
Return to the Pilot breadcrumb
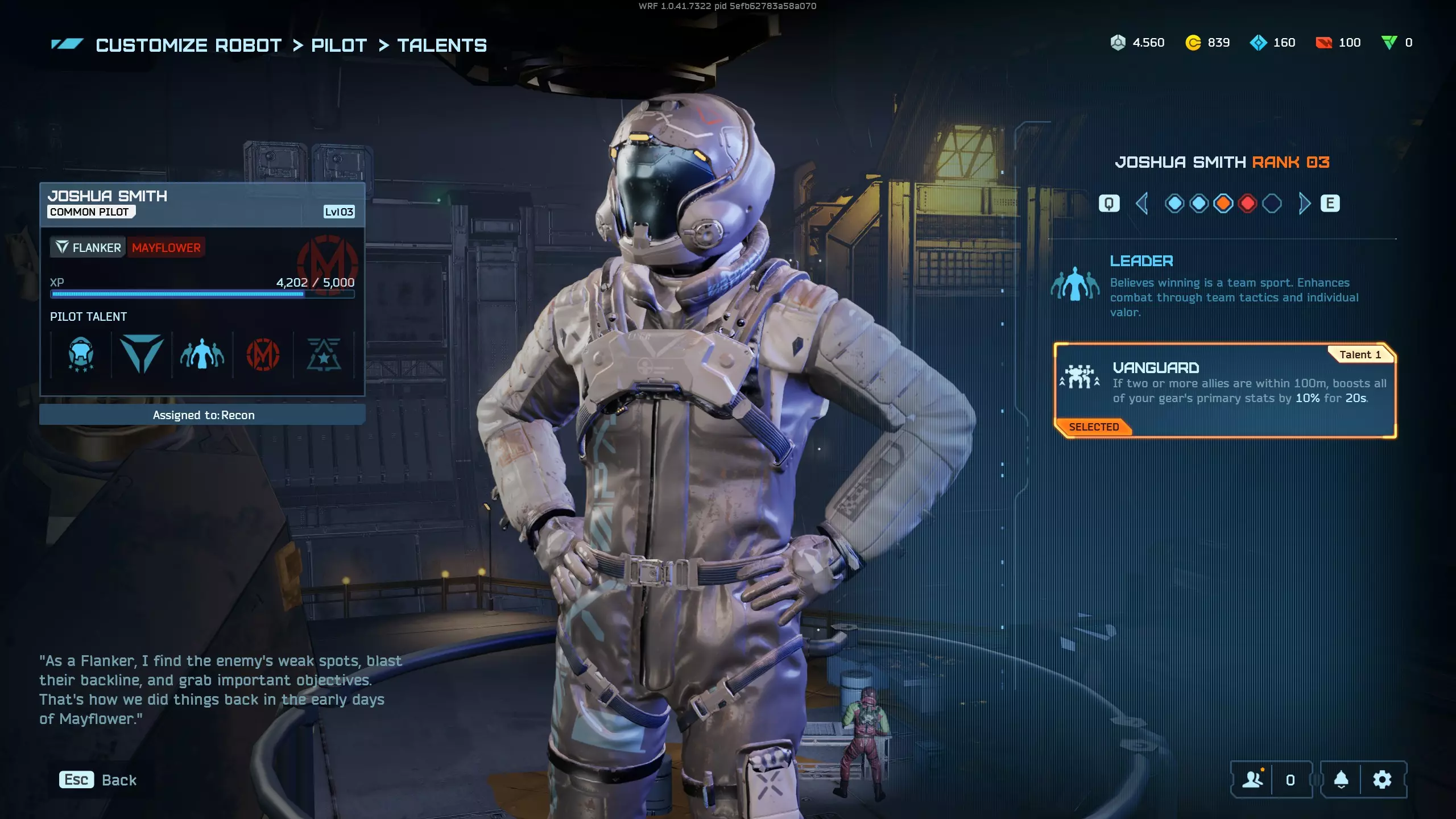tap(339, 45)
